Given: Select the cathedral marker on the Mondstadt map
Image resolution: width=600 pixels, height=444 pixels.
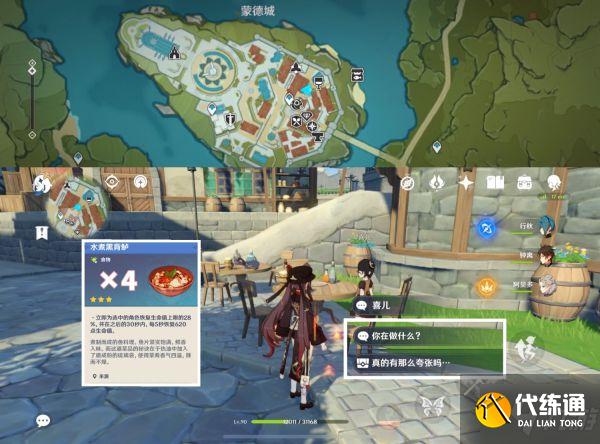Looking at the screenshot, I should 176,51.
